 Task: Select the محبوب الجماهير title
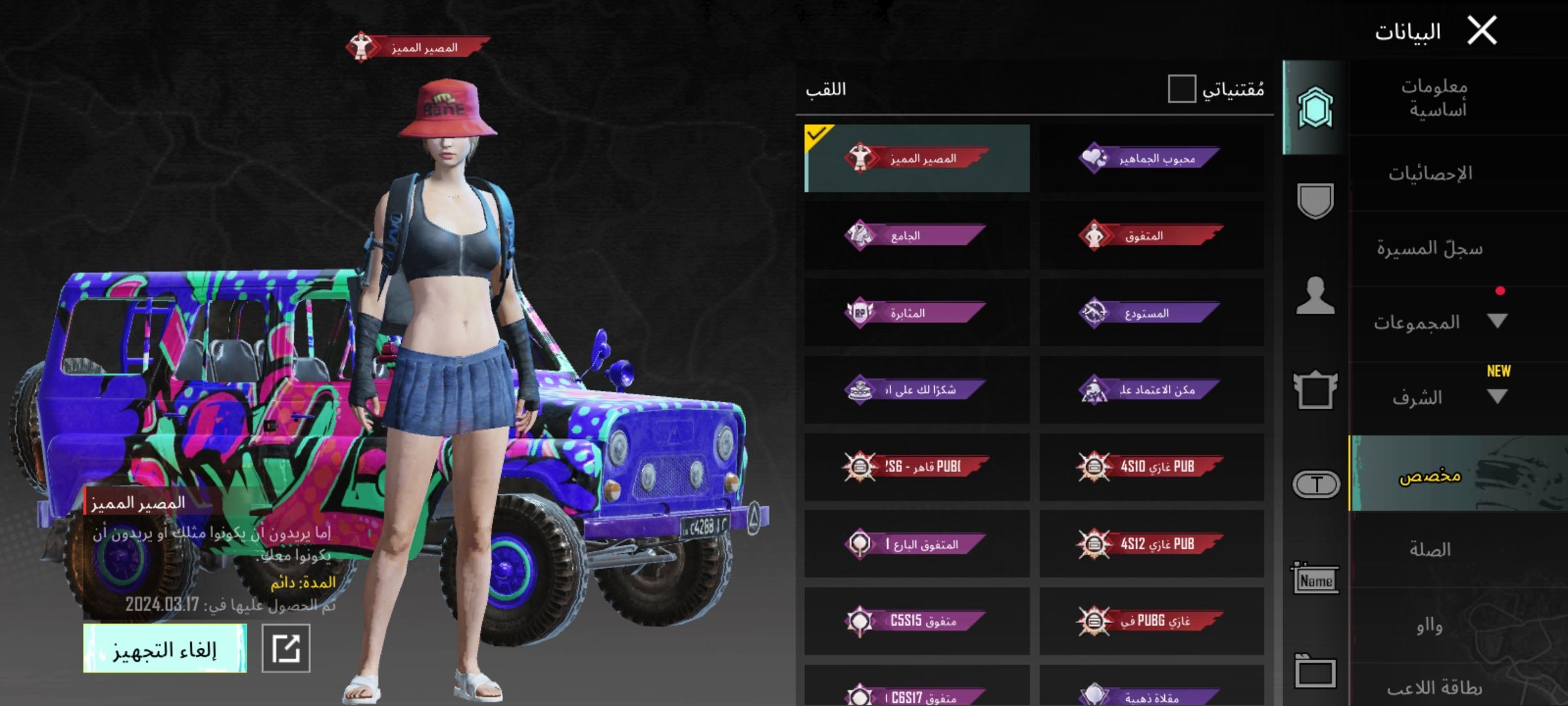coord(1151,158)
